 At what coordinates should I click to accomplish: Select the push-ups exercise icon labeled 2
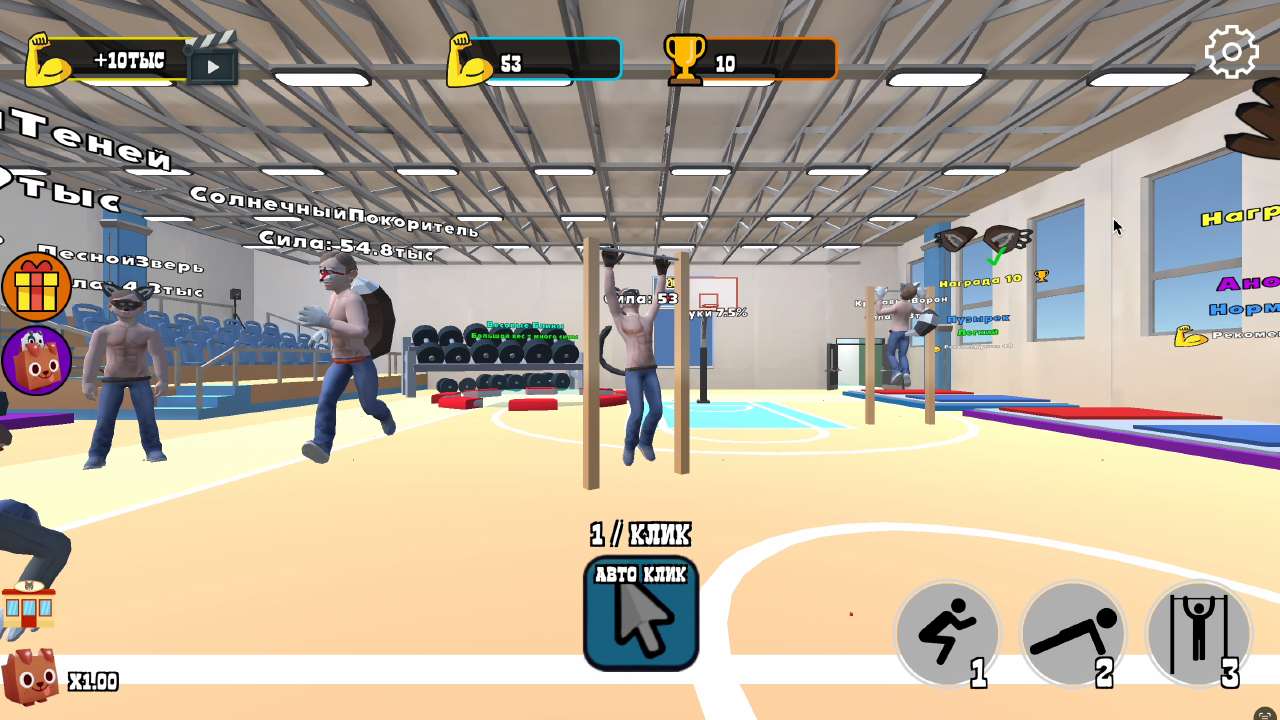tap(1073, 634)
